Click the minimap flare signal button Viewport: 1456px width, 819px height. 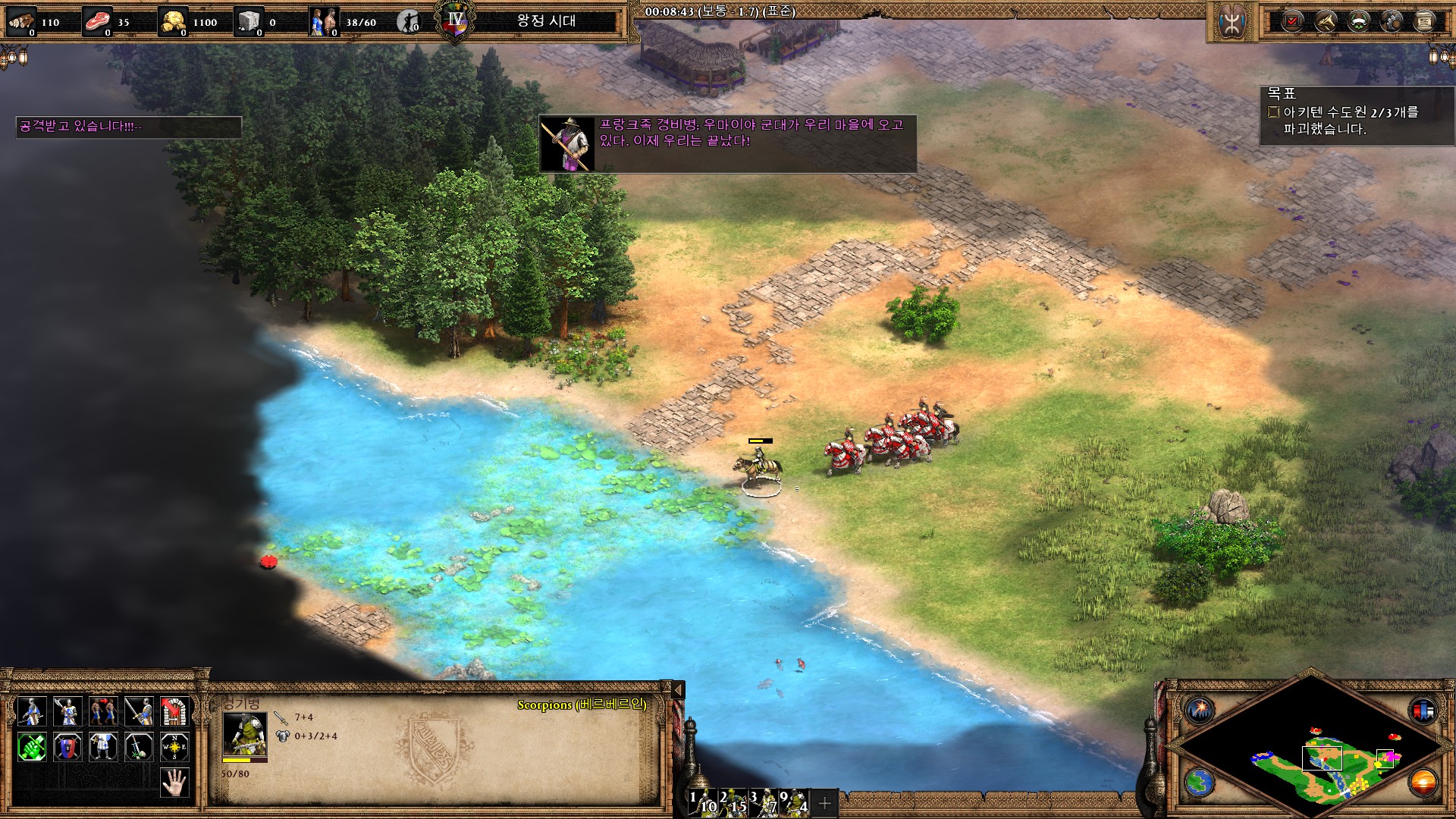(1200, 711)
